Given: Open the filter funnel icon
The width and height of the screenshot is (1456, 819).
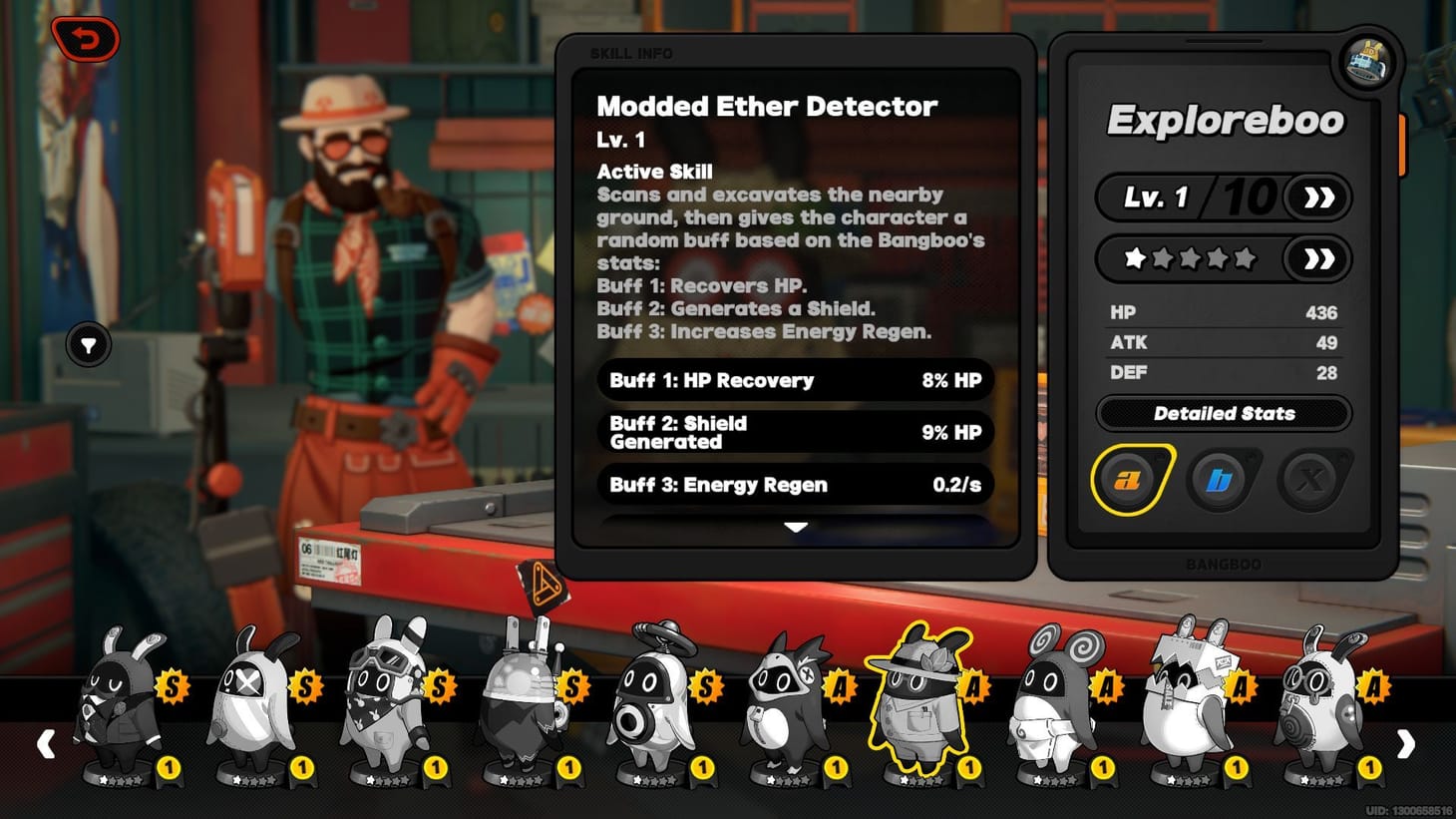Looking at the screenshot, I should coord(88,344).
